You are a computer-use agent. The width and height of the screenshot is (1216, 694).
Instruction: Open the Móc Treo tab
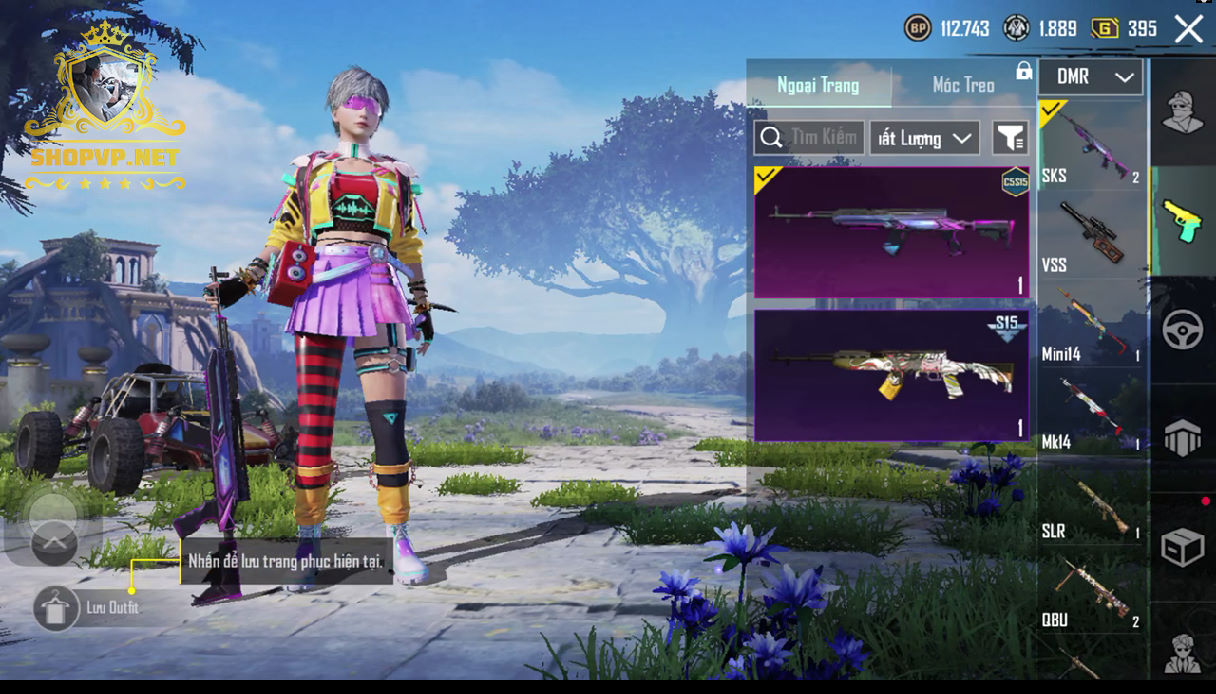point(963,85)
